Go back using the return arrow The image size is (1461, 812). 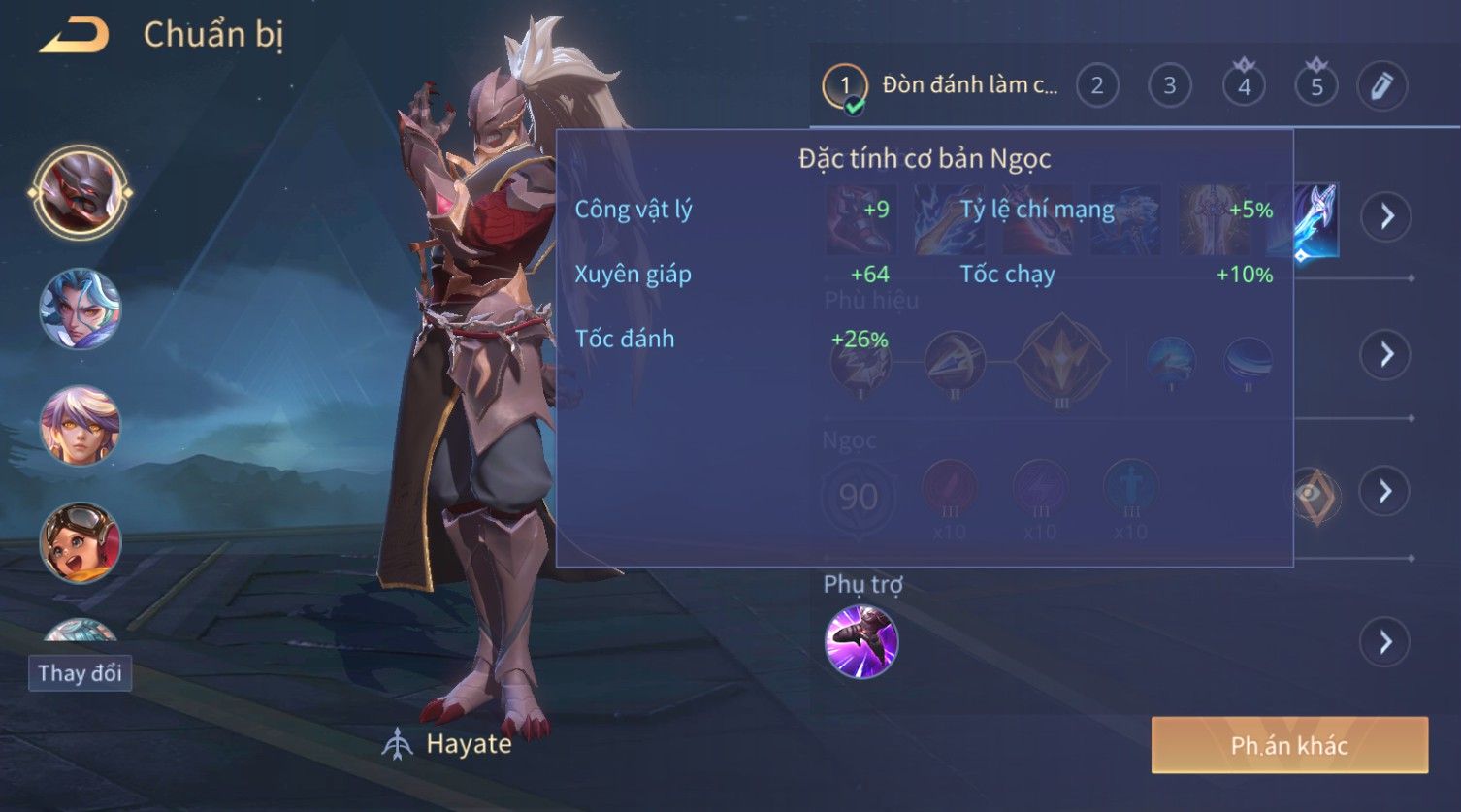[x=75, y=36]
